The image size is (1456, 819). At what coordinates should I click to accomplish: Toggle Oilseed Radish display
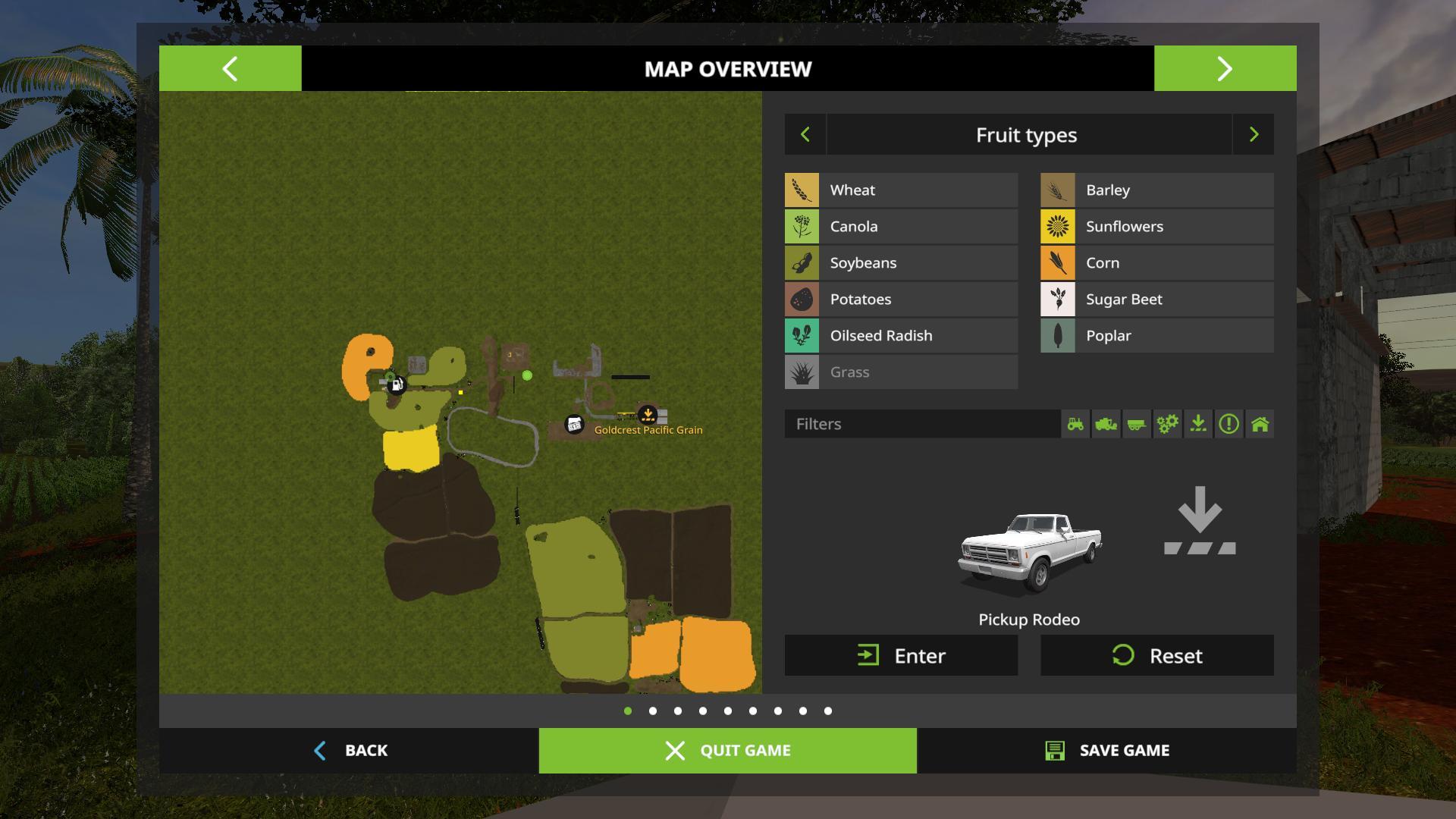pos(901,336)
